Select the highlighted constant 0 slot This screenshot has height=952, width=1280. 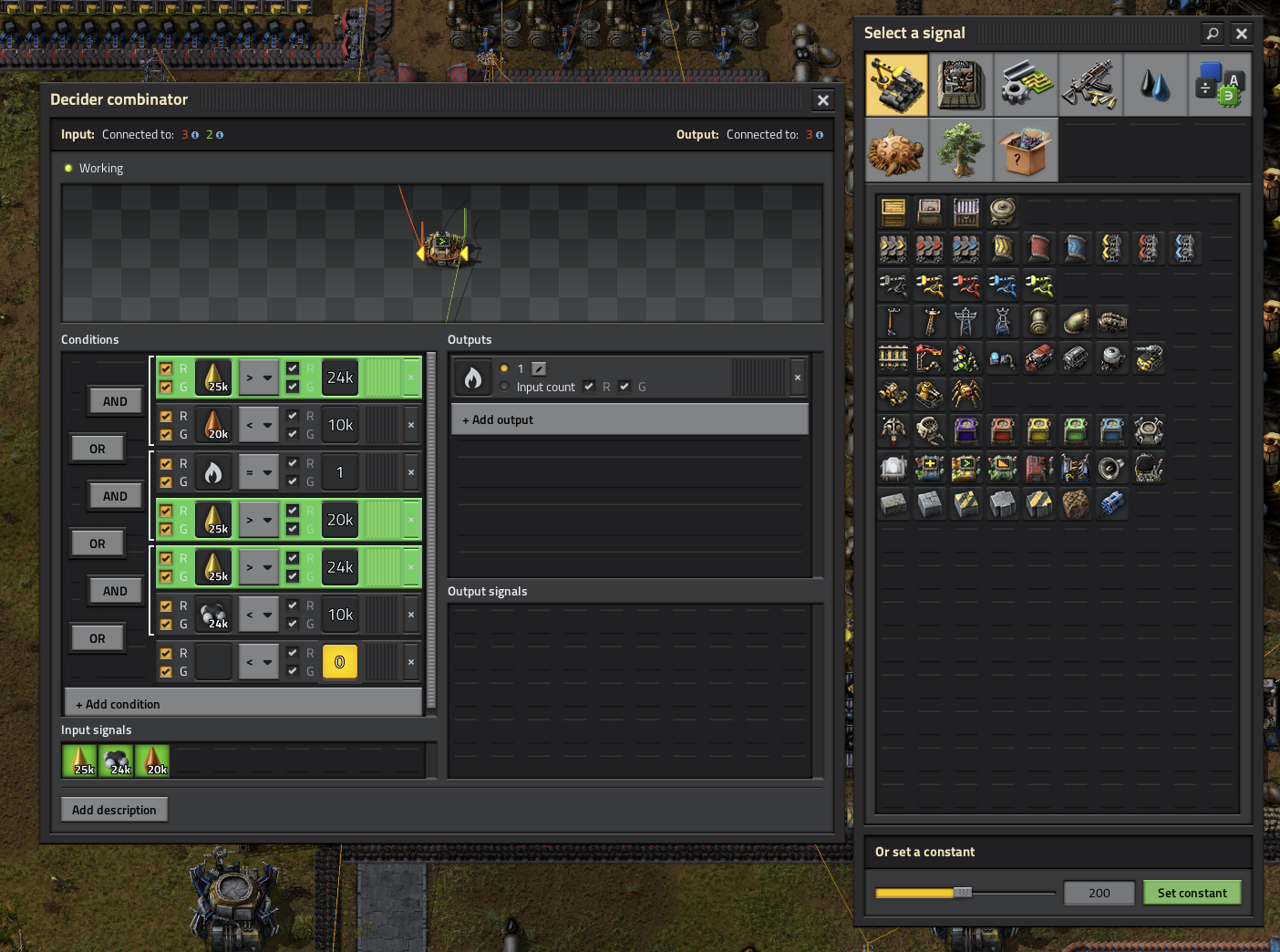(340, 662)
